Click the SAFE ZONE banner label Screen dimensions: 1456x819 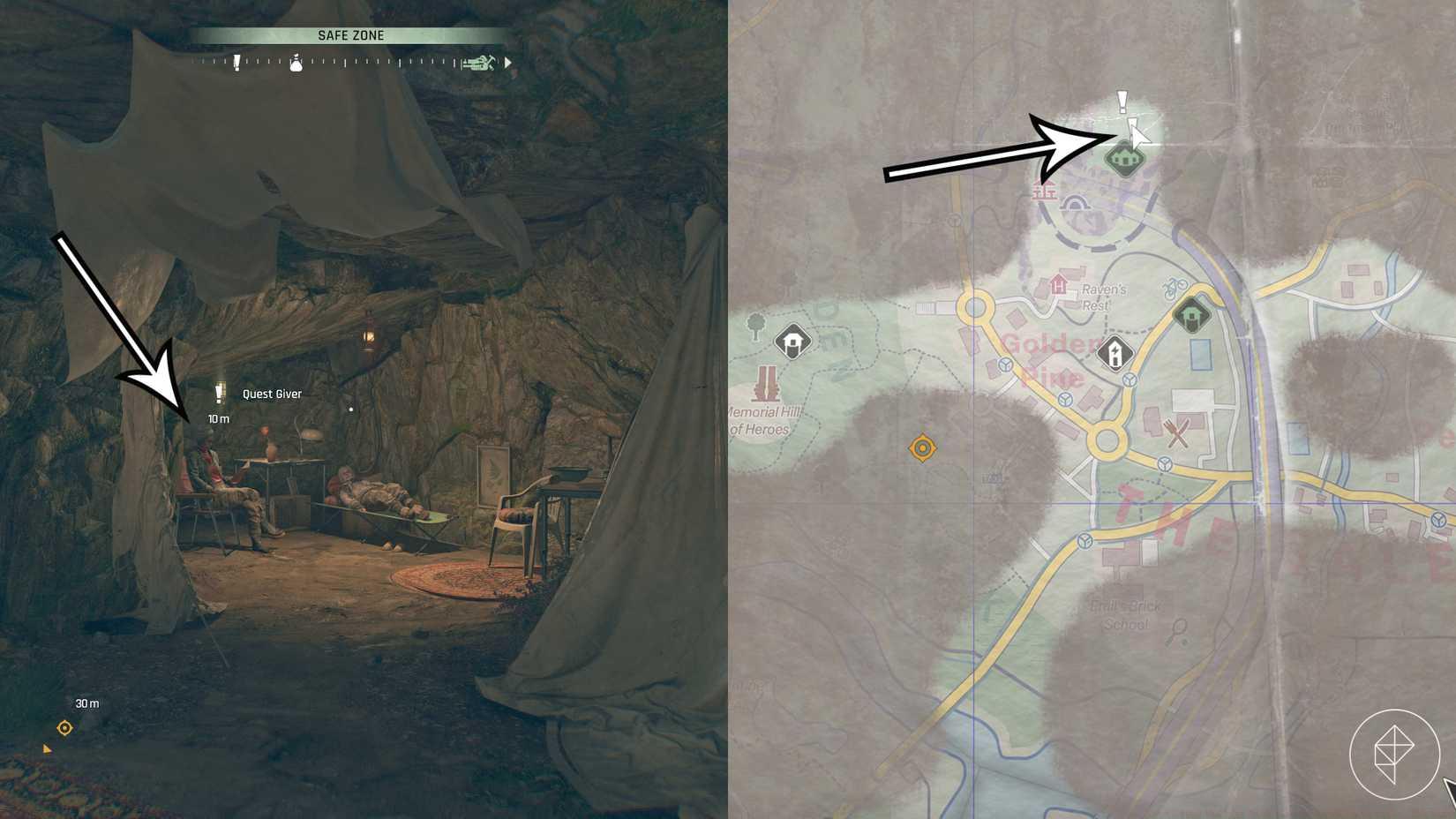click(x=350, y=34)
